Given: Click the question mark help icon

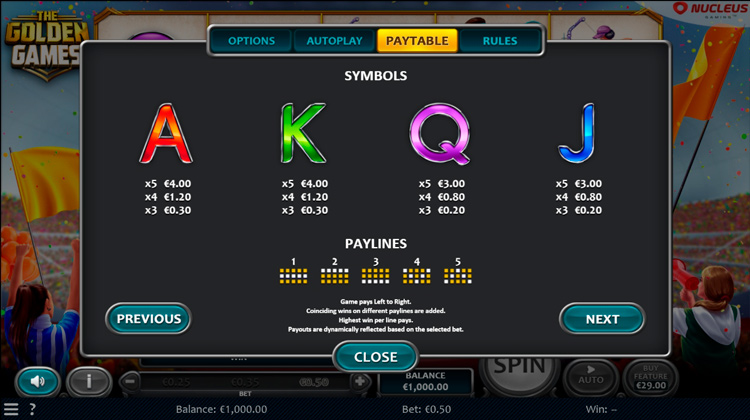Looking at the screenshot, I should point(32,409).
